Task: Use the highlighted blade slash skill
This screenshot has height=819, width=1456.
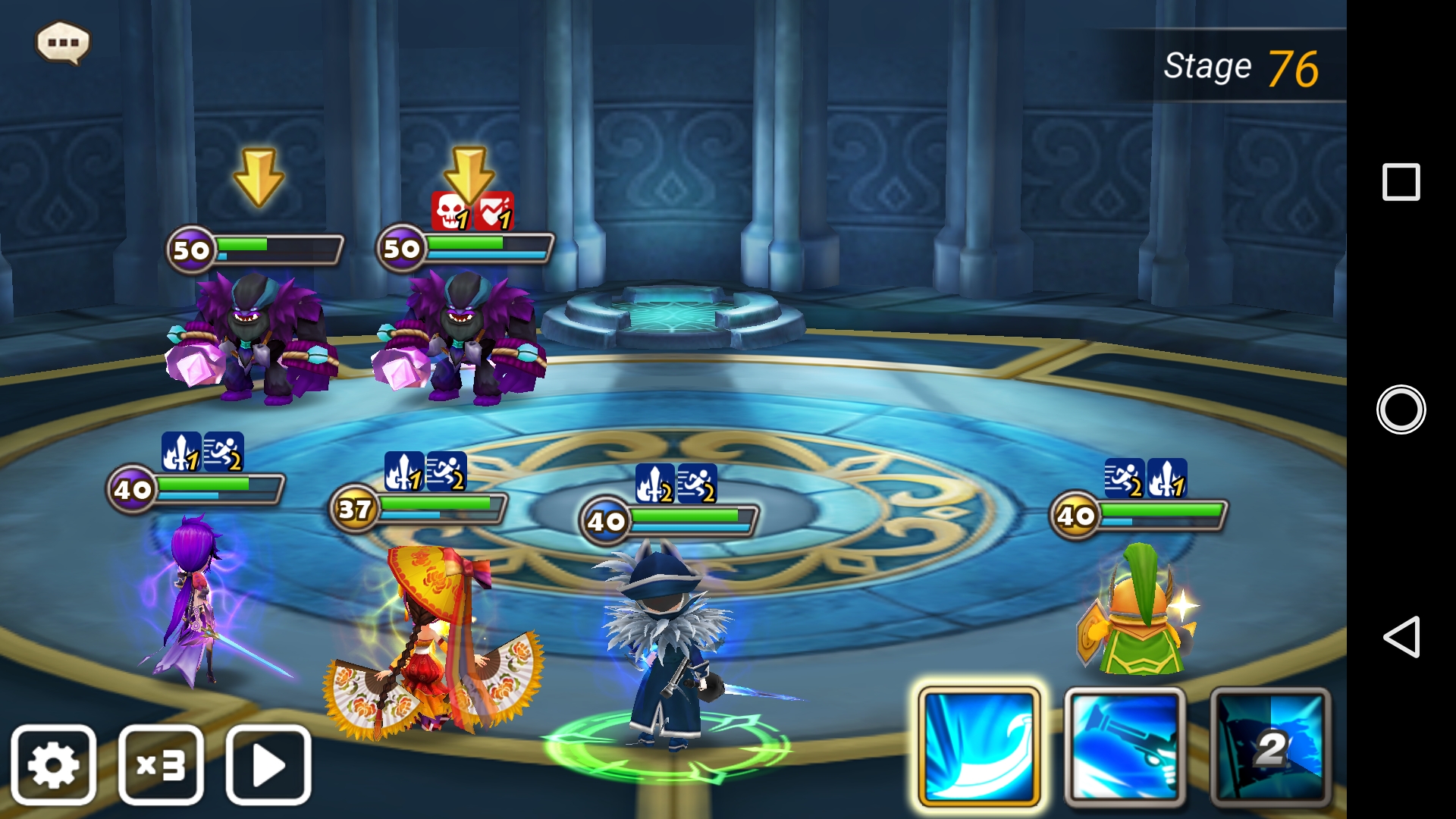Action: [978, 746]
